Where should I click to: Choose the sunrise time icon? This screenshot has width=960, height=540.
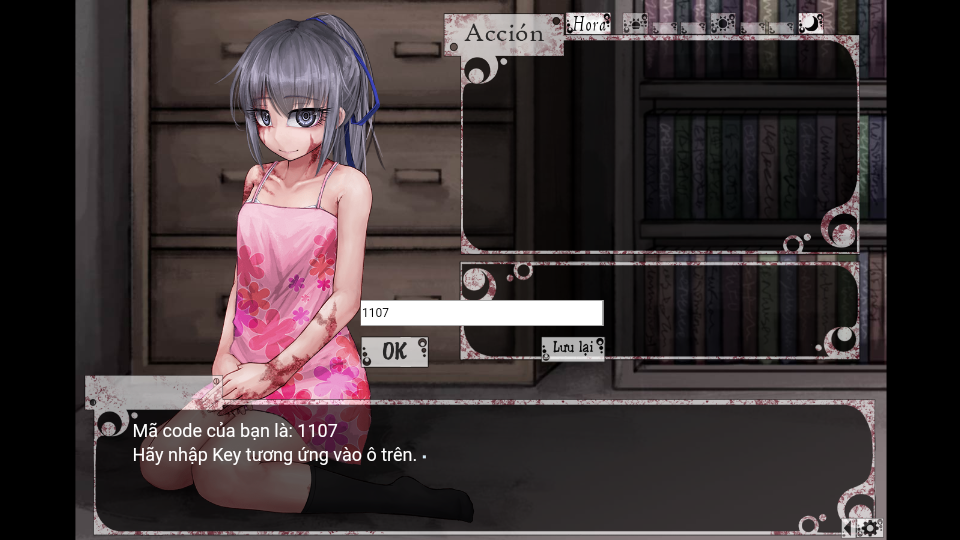click(636, 23)
